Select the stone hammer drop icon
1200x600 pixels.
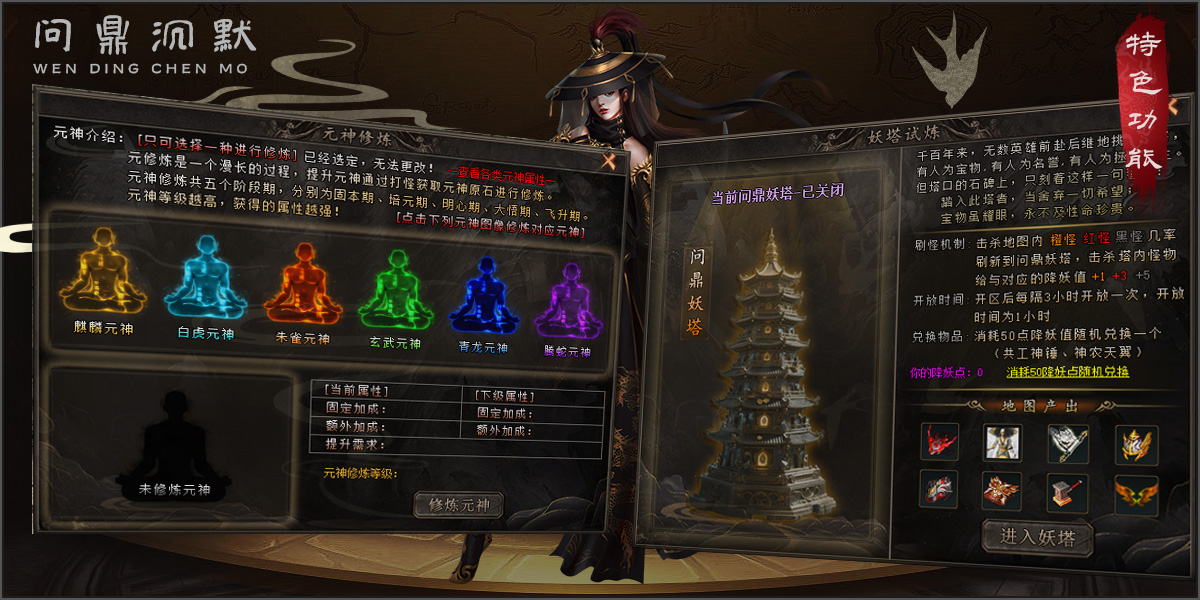[1068, 493]
